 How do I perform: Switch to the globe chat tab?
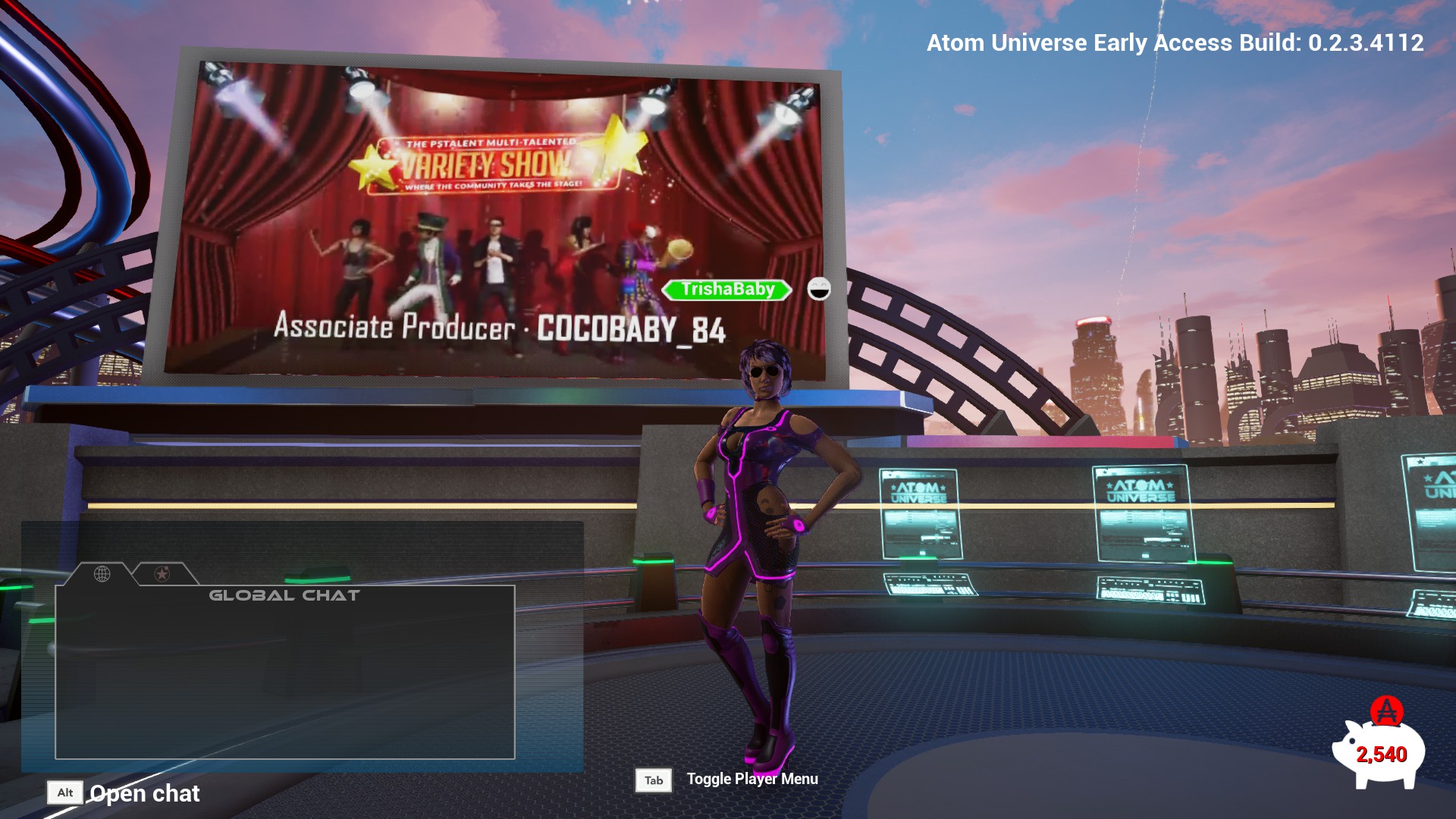point(102,574)
